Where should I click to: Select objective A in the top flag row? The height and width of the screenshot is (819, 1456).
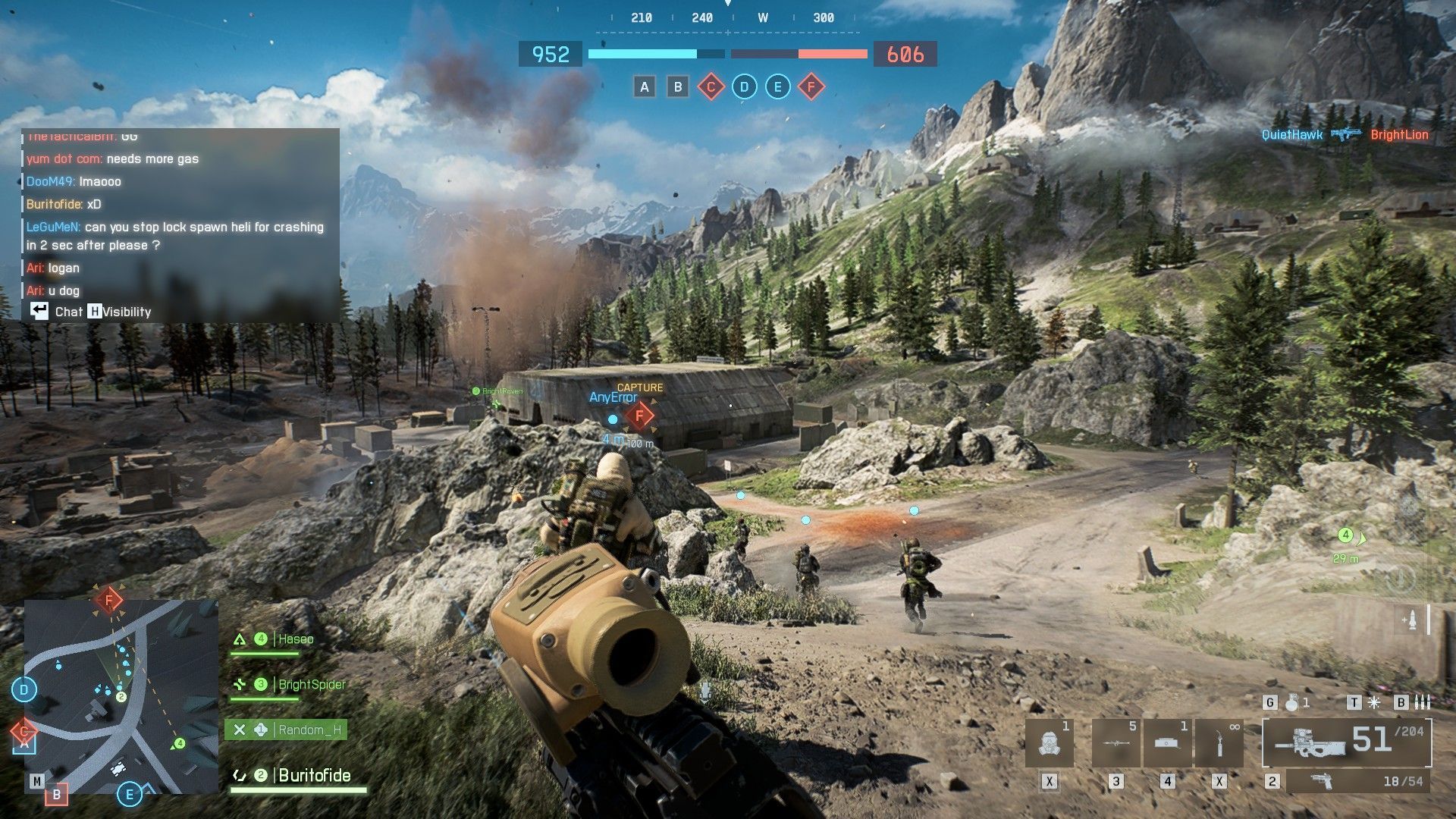tap(644, 86)
